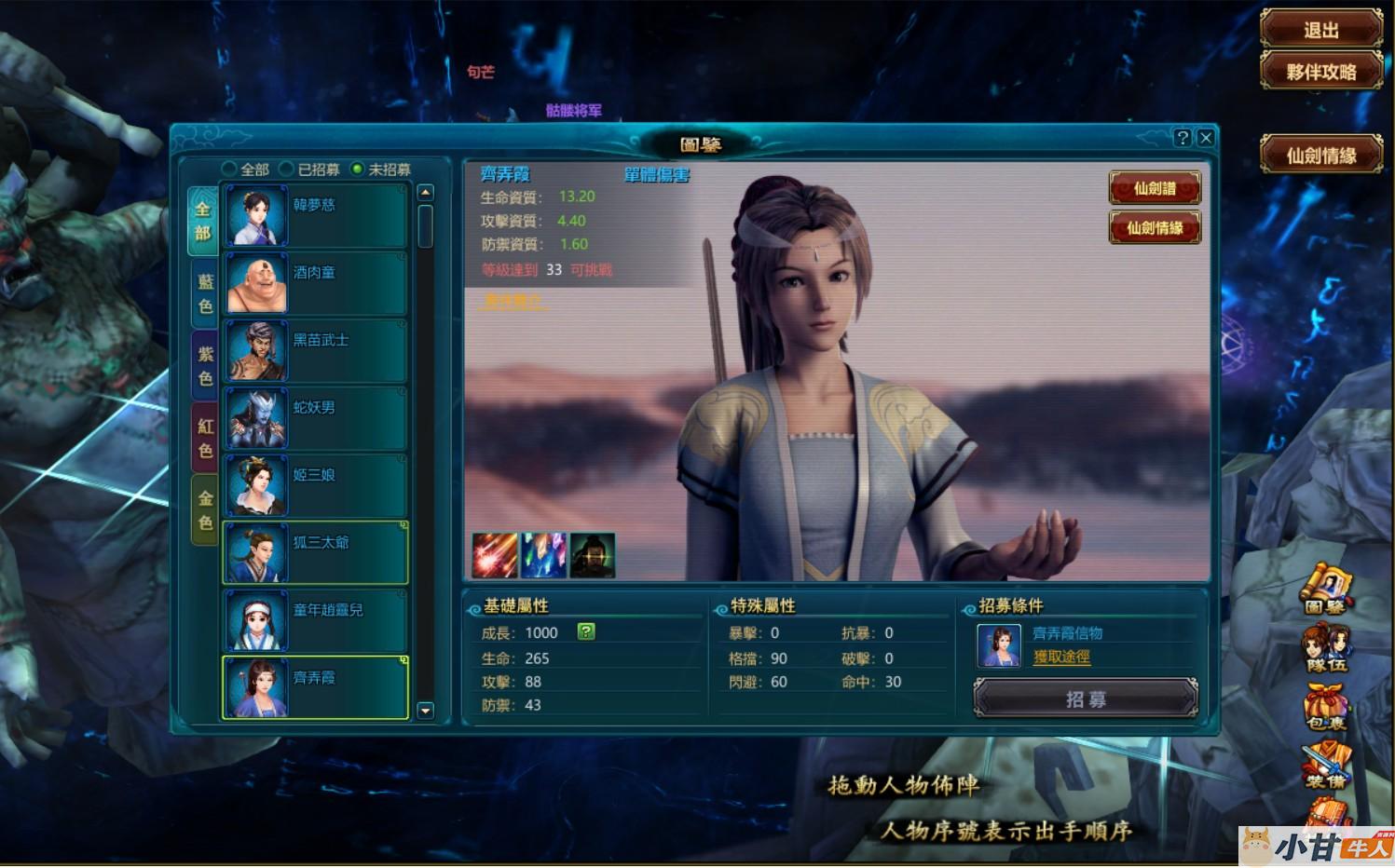1395x868 pixels.
Task: Click the 仙劍譜 button in portrait panel
Action: pos(1154,188)
